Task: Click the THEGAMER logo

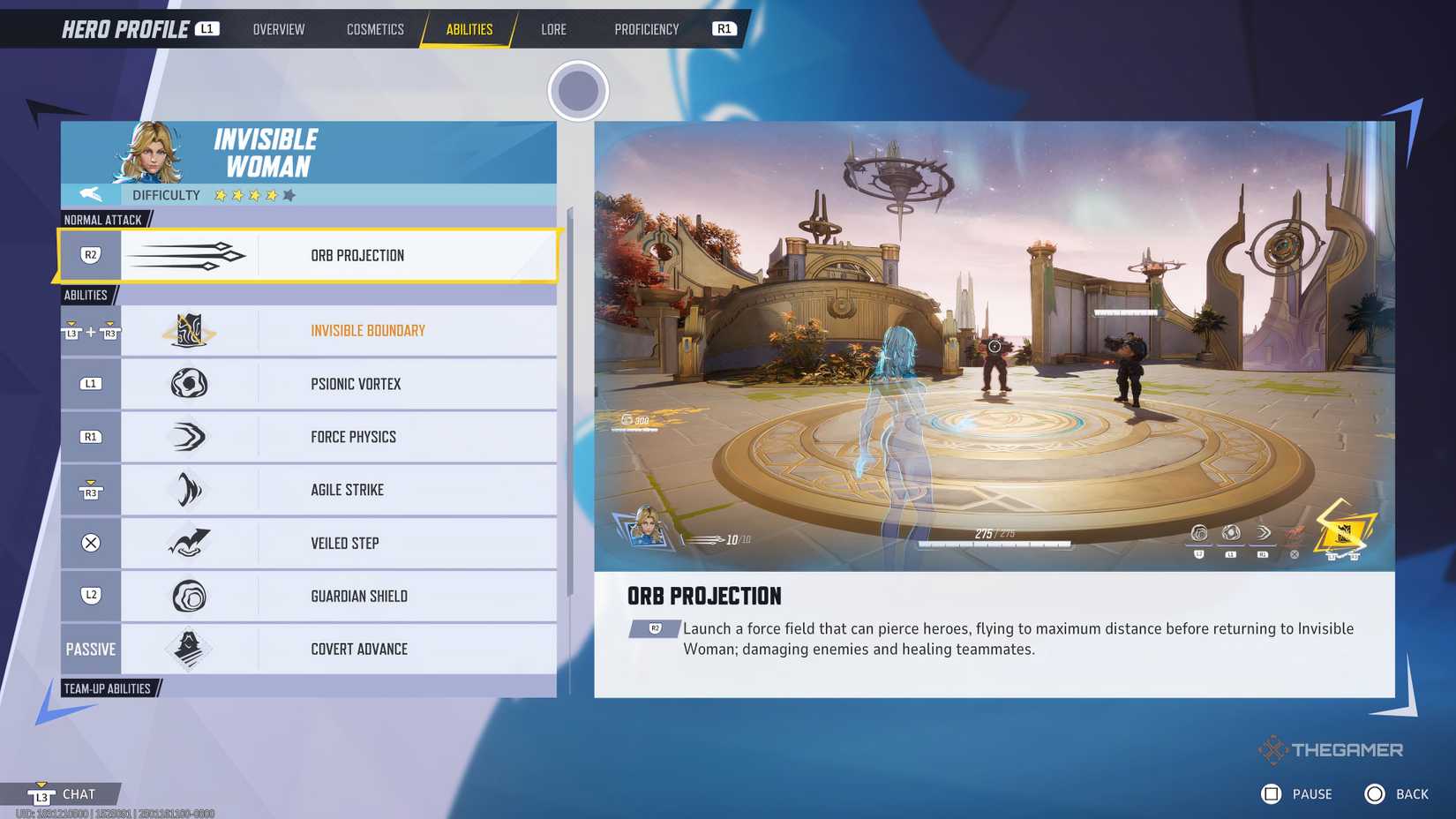Action: [x=1332, y=749]
